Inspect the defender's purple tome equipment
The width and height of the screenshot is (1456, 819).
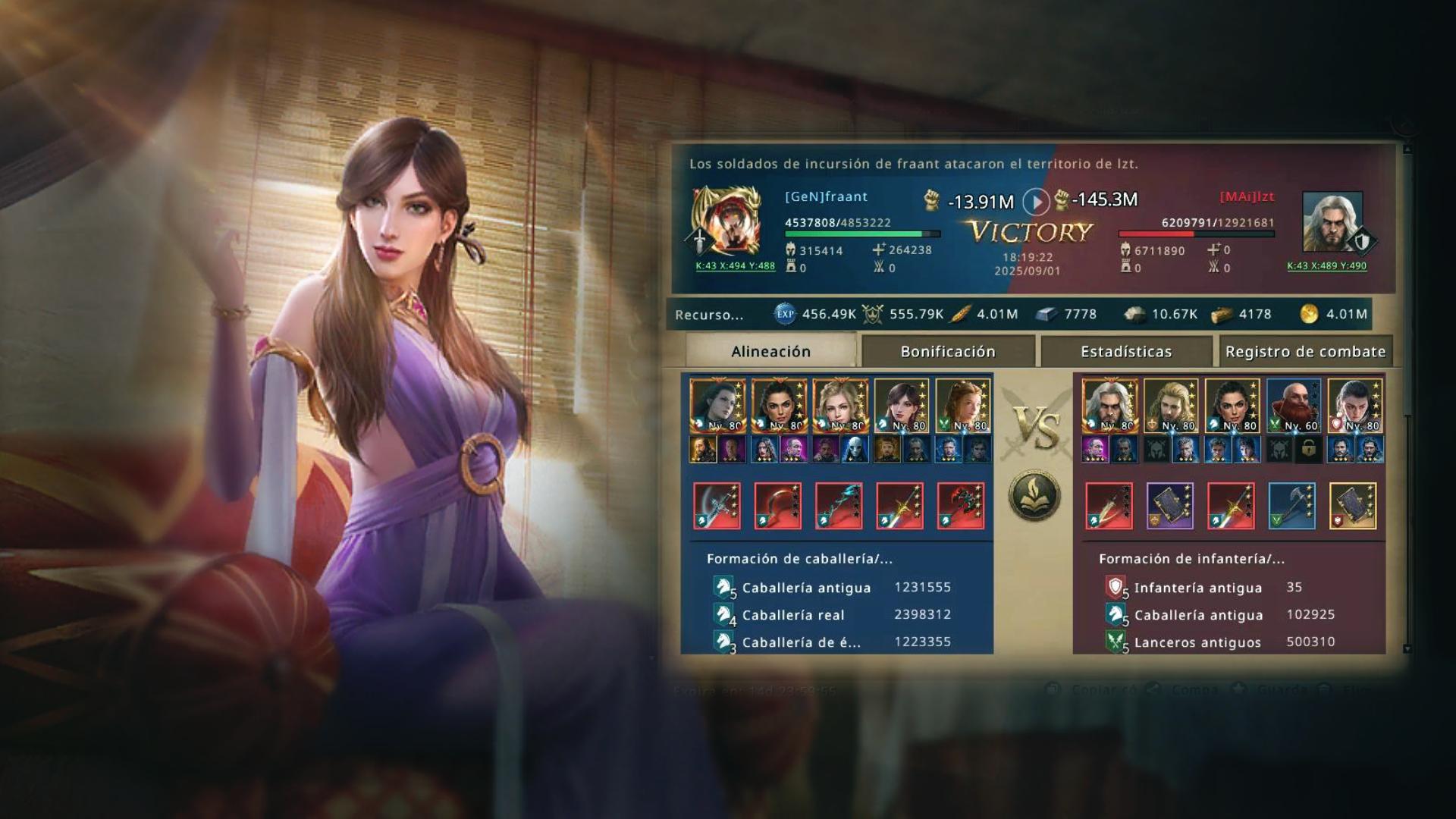point(1169,506)
